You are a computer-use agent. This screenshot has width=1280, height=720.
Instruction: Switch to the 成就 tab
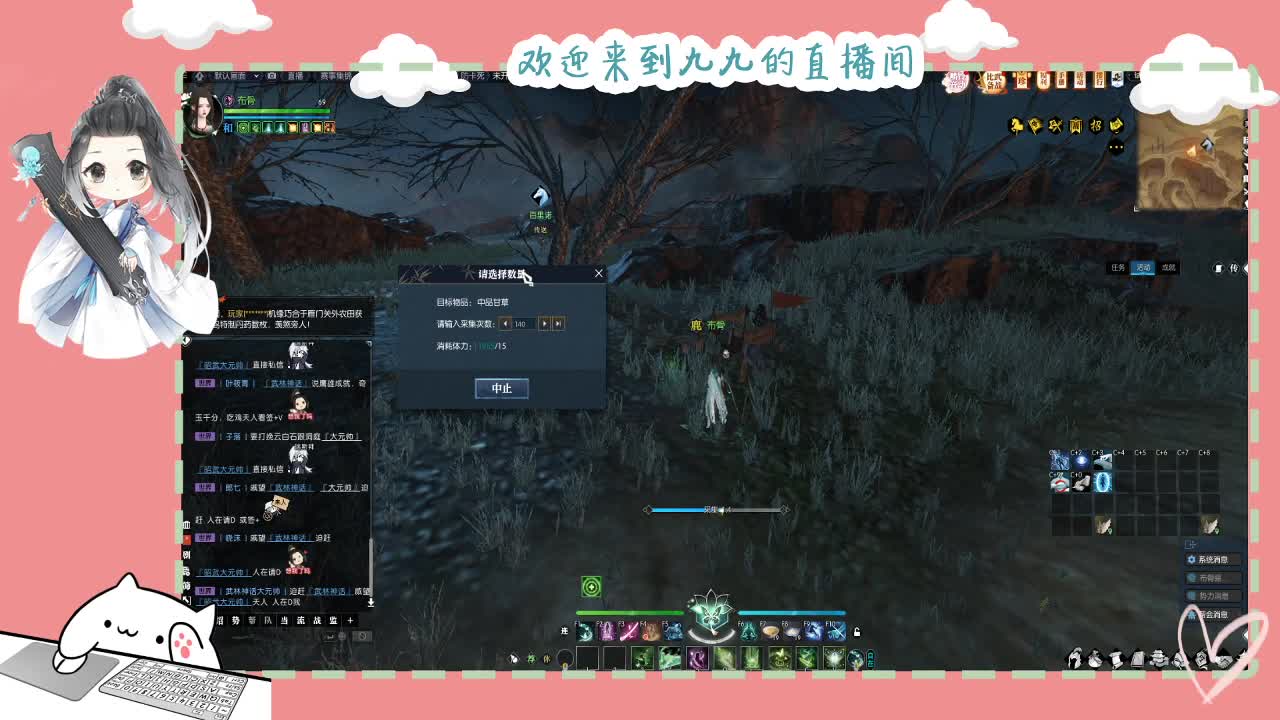tap(1168, 267)
